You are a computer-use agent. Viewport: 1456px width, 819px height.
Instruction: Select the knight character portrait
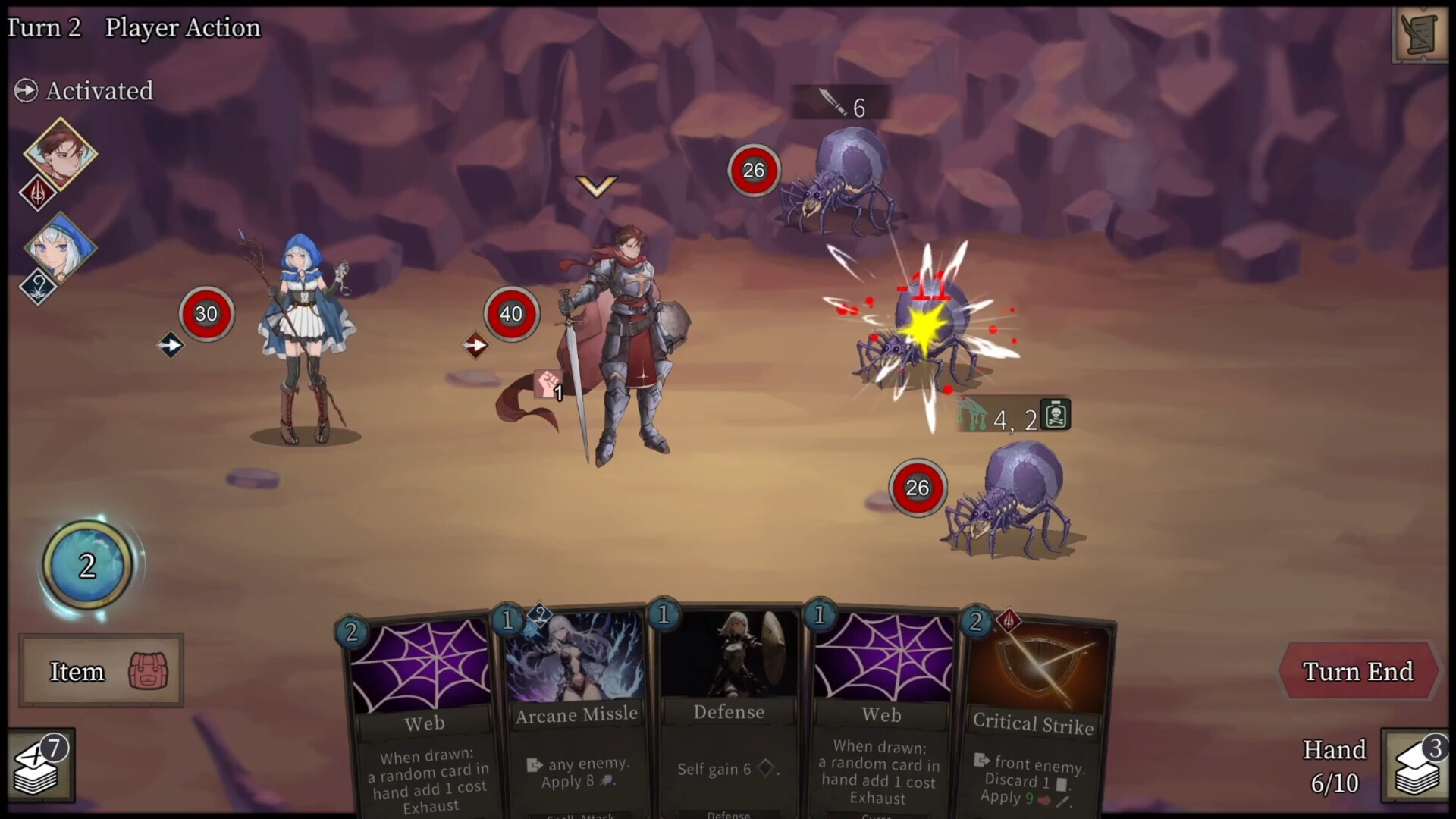[x=62, y=152]
